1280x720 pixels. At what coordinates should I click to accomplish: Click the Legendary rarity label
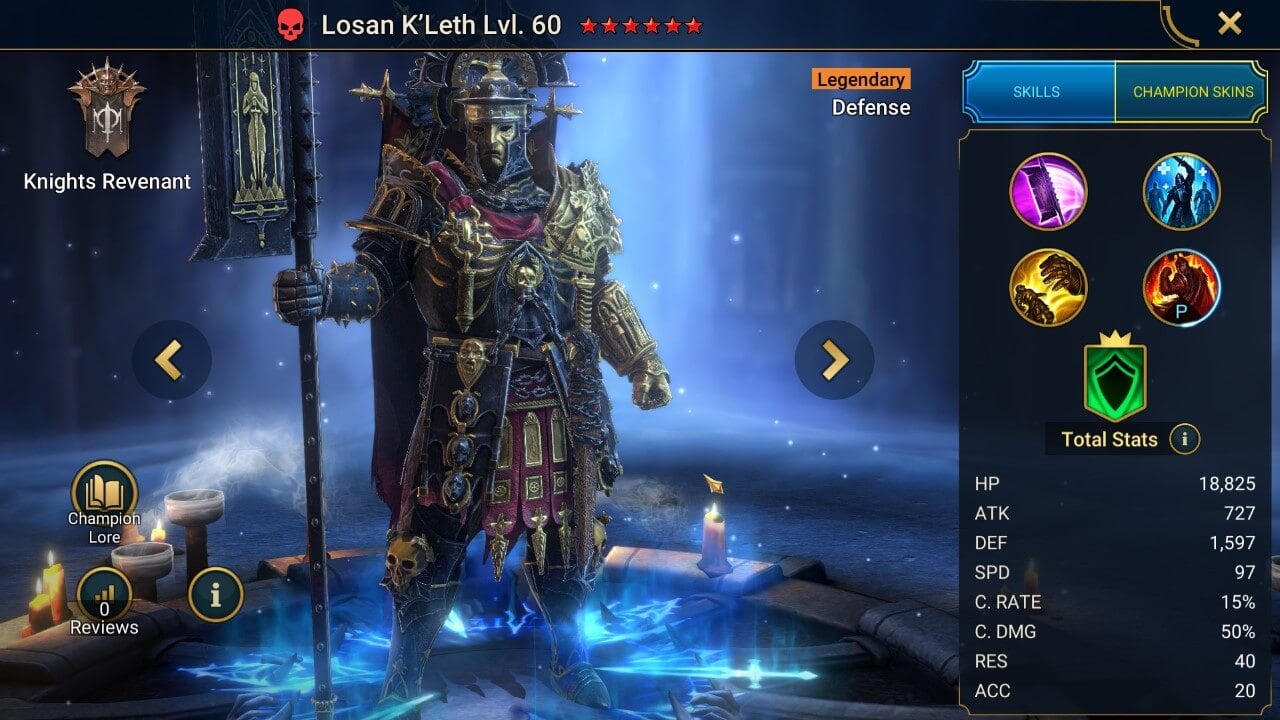(859, 78)
